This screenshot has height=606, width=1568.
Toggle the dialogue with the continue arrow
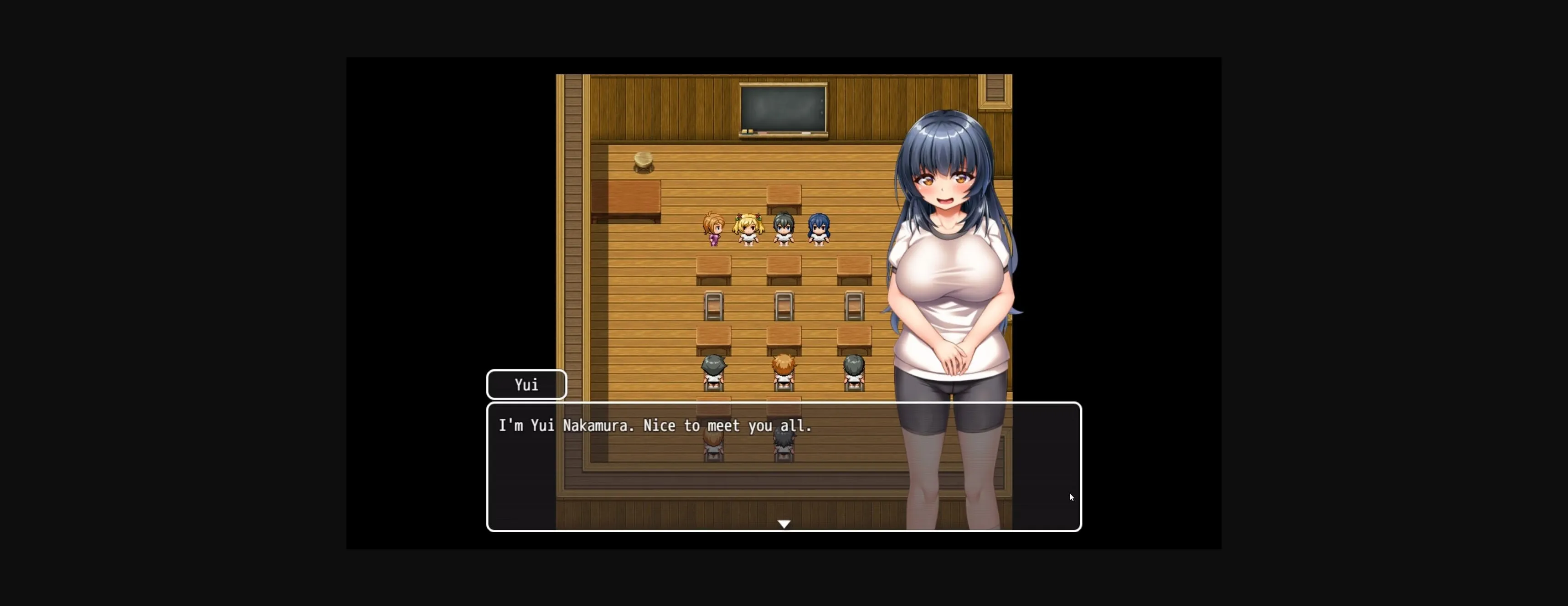tap(784, 524)
